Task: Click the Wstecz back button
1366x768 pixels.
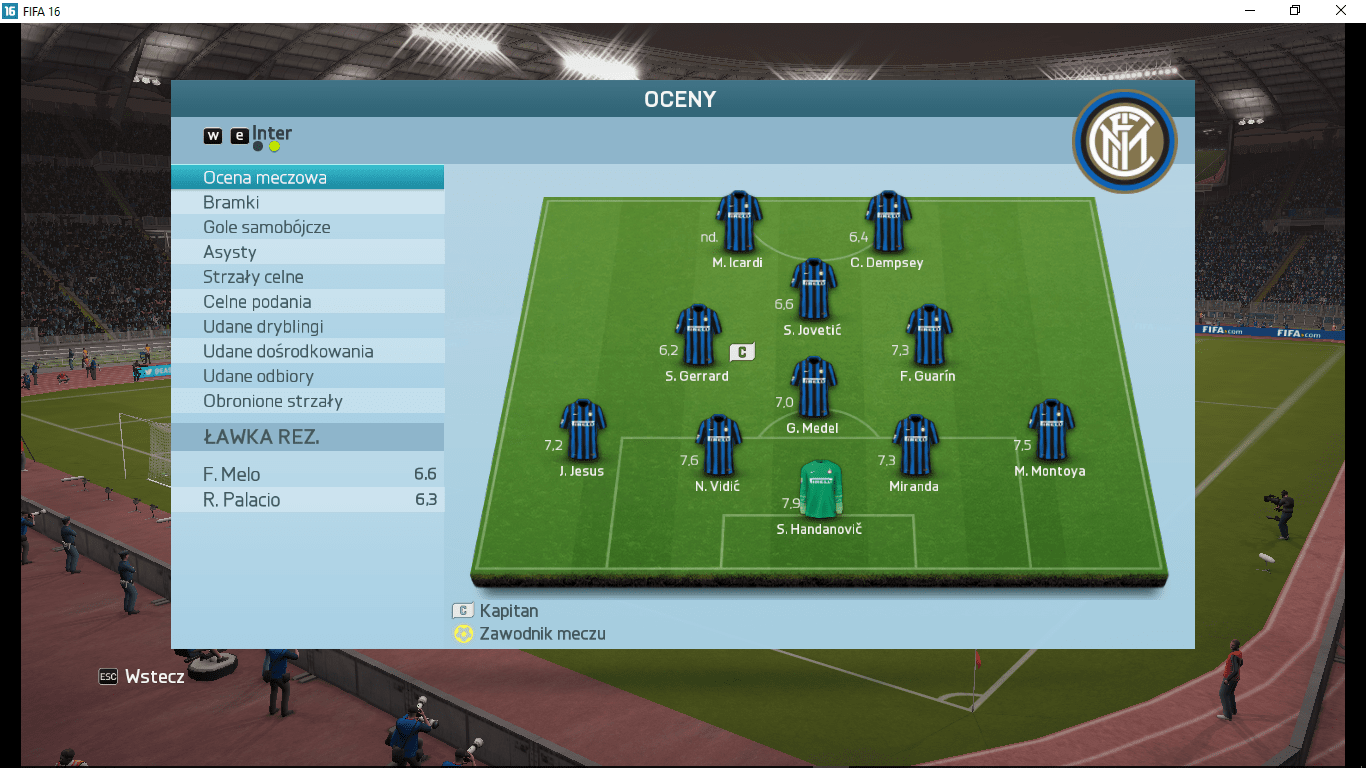Action: (x=142, y=677)
